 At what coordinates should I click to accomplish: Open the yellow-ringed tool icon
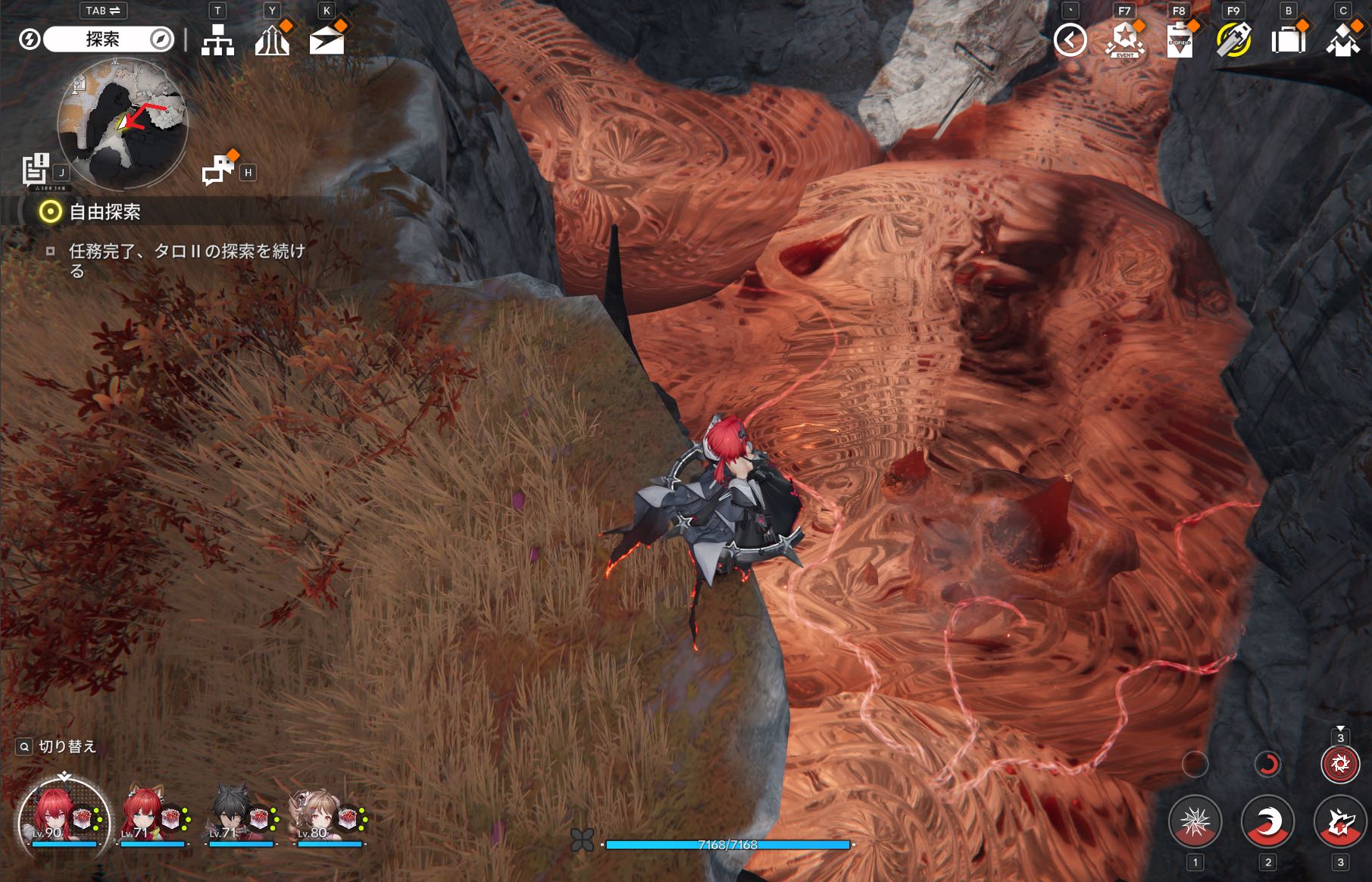[x=1233, y=40]
